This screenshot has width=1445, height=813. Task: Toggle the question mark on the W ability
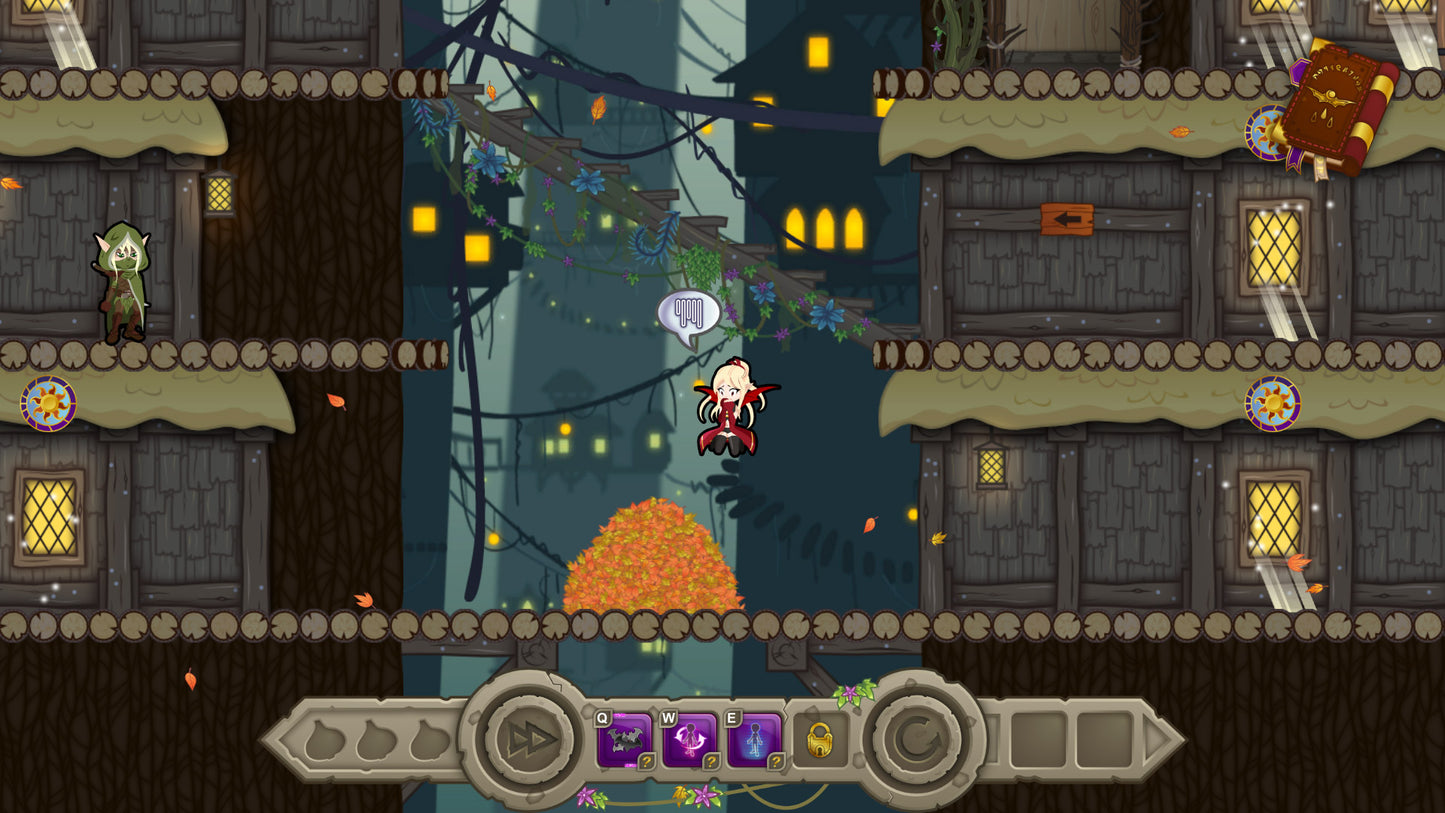point(712,762)
